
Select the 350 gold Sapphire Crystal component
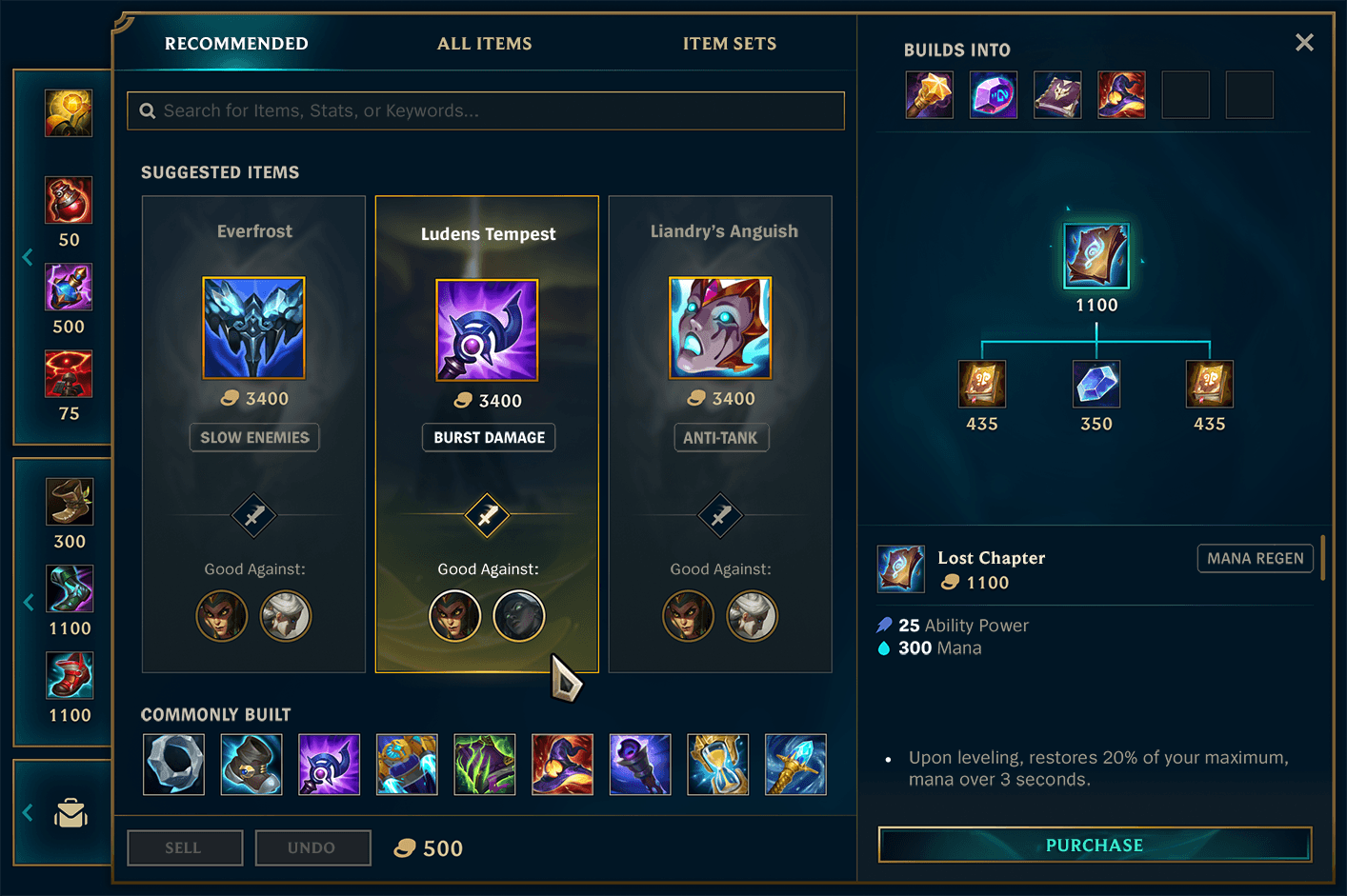point(1096,384)
